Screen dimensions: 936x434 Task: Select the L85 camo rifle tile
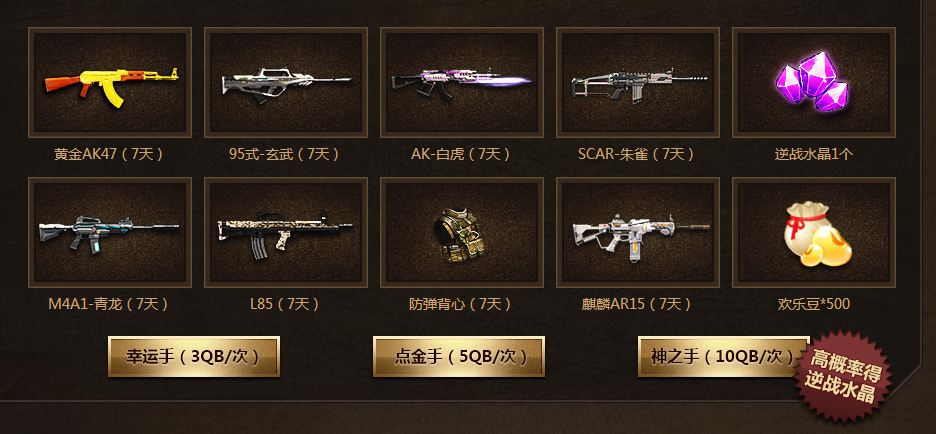[286, 232]
